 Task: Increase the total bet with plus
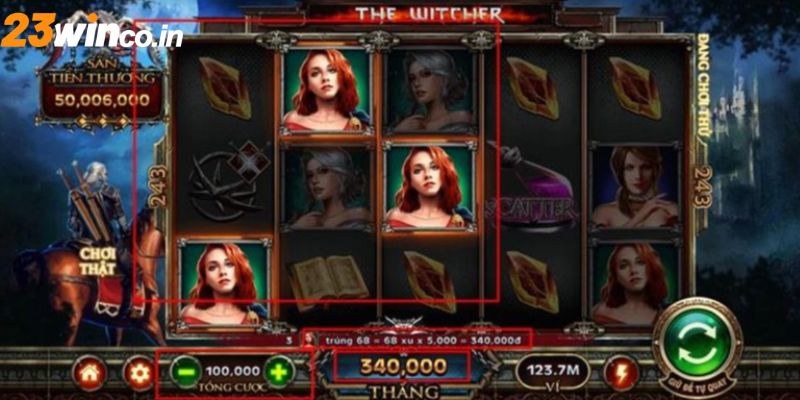[279, 372]
